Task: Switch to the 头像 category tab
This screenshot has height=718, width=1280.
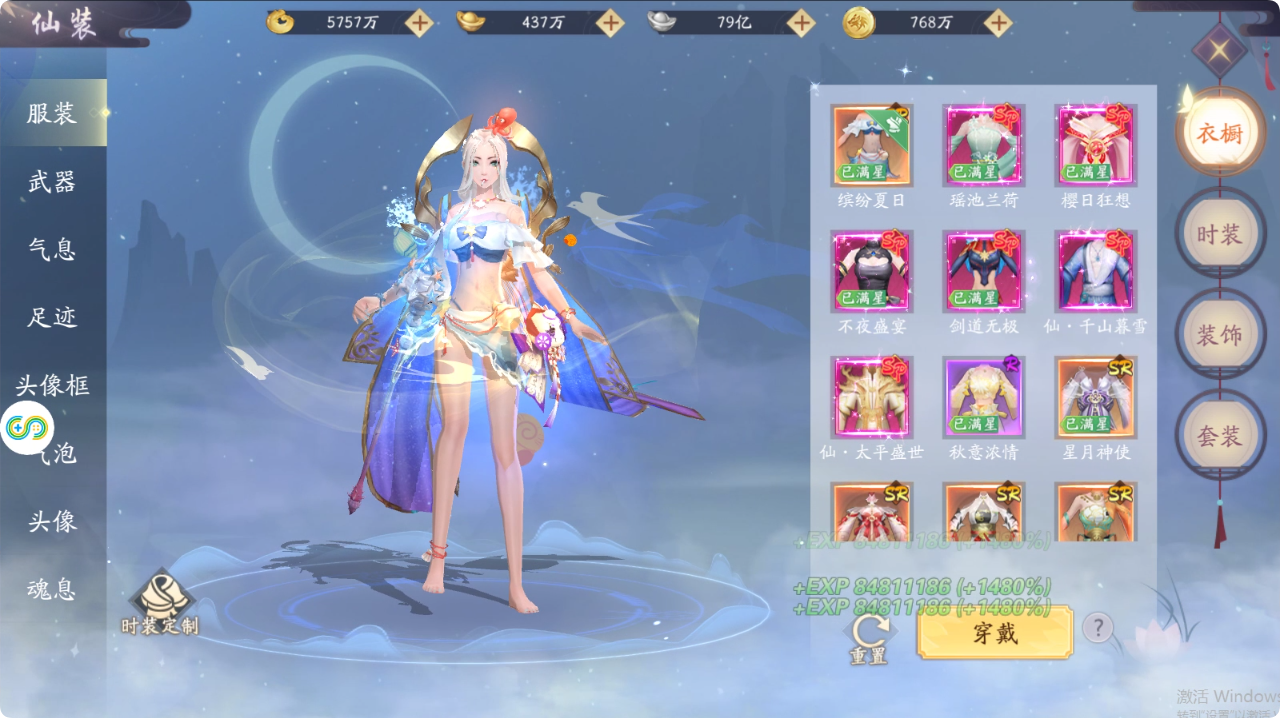Action: point(52,521)
